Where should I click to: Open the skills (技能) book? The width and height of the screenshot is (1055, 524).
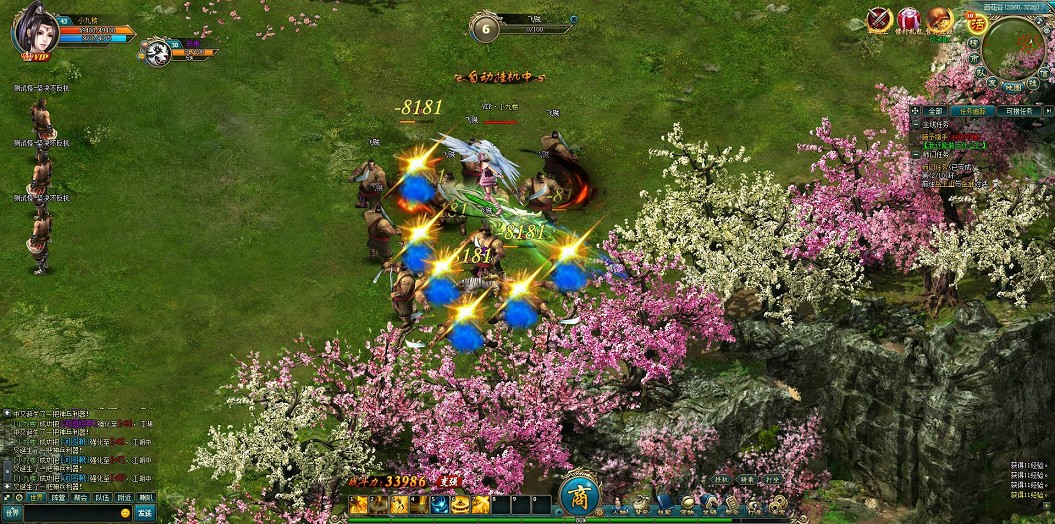click(664, 505)
